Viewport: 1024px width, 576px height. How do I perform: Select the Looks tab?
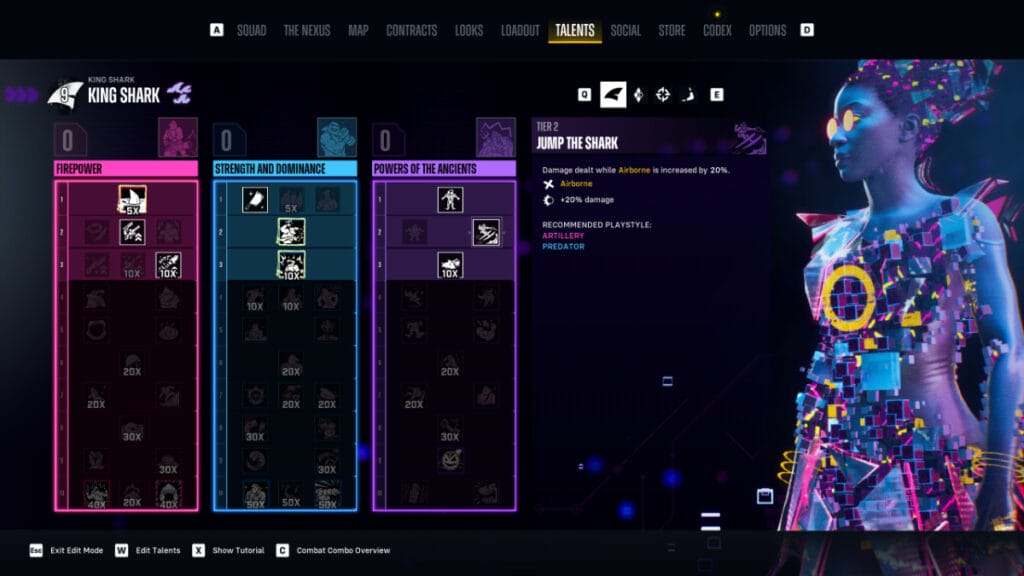[x=469, y=30]
